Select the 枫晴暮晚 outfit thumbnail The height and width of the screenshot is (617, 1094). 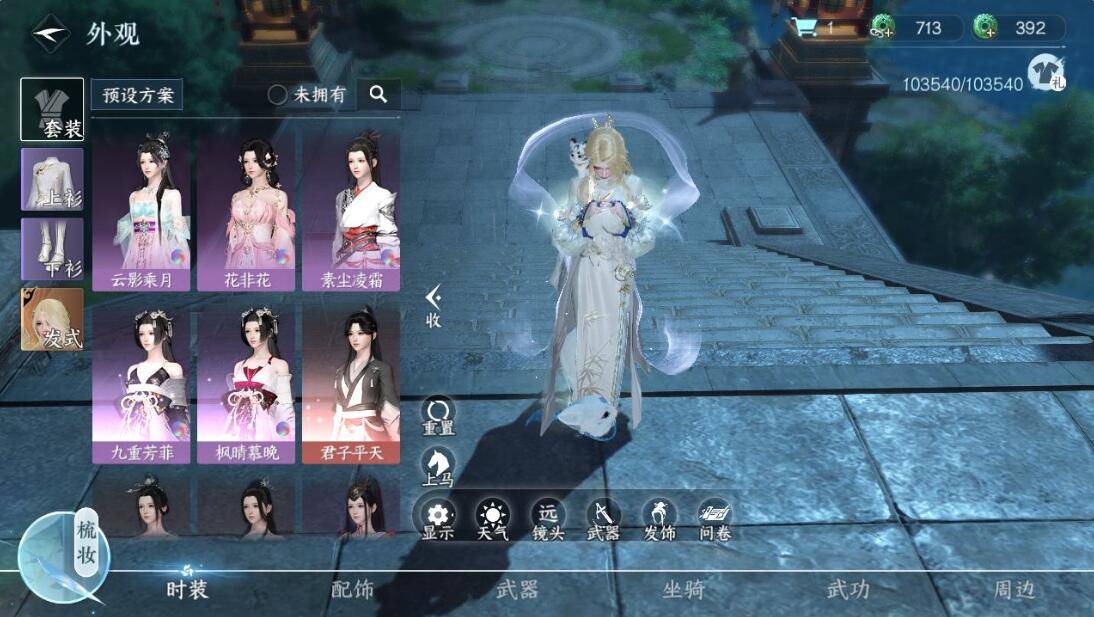[247, 384]
